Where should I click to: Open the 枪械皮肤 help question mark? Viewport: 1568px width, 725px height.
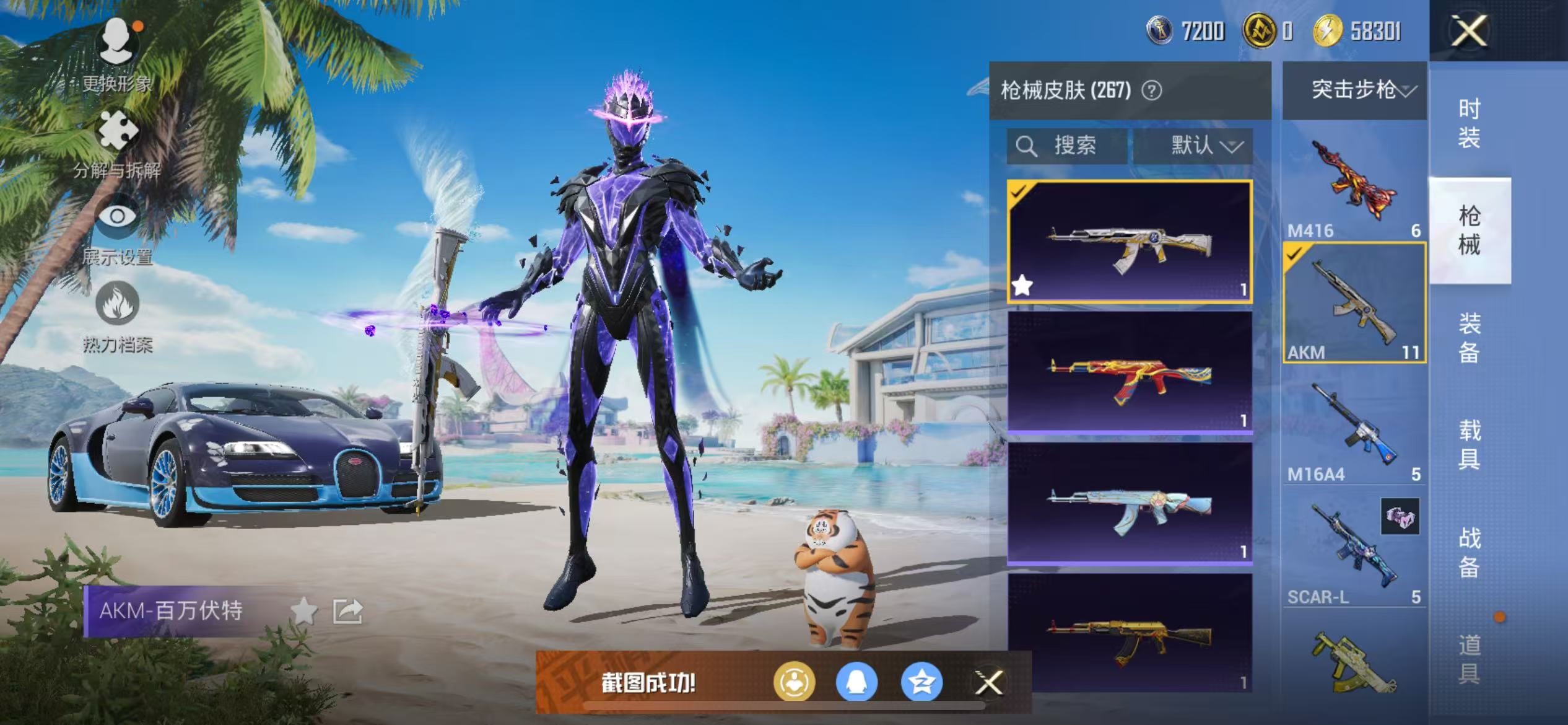[1151, 91]
